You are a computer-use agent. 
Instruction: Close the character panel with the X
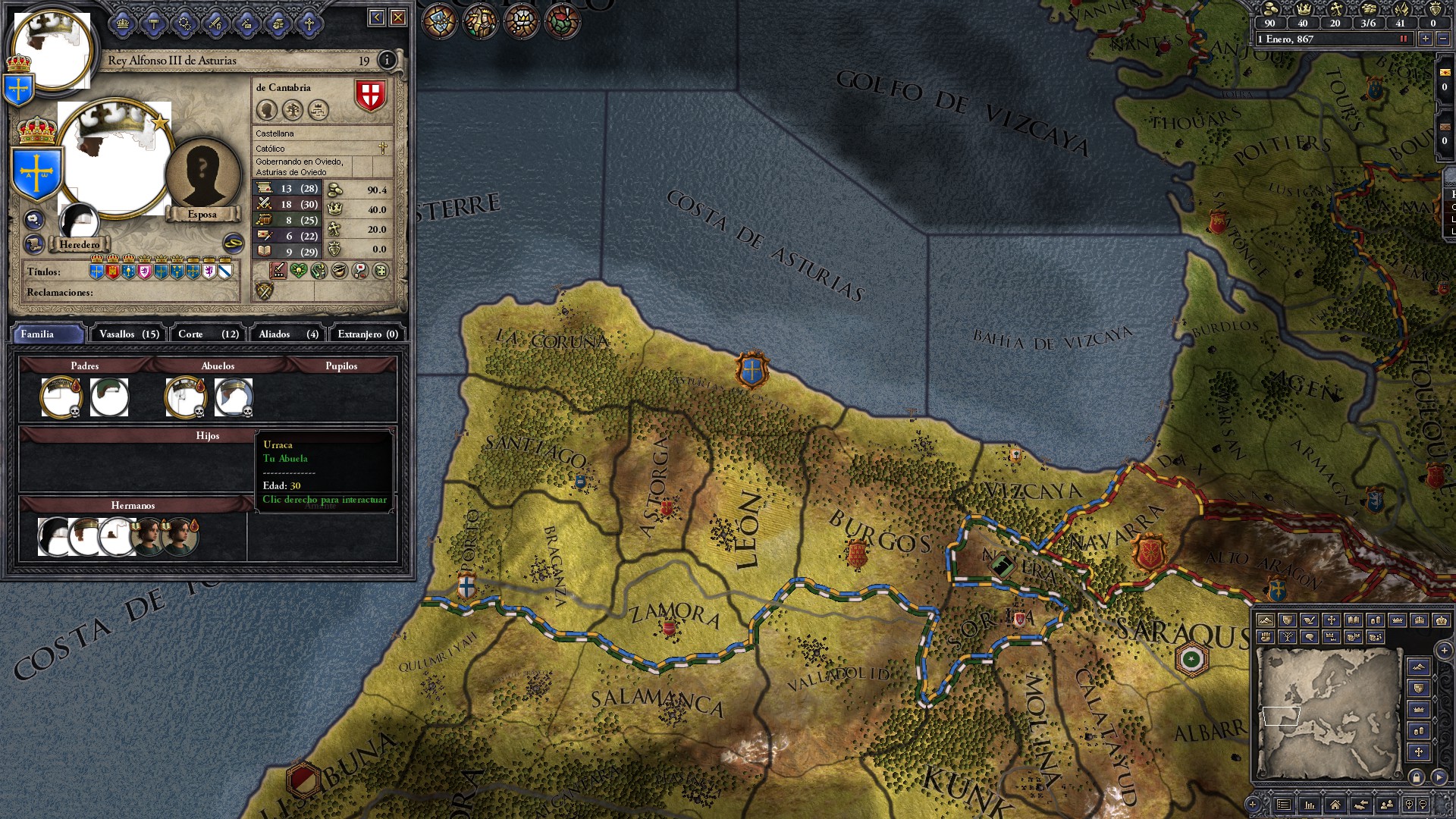[x=398, y=17]
